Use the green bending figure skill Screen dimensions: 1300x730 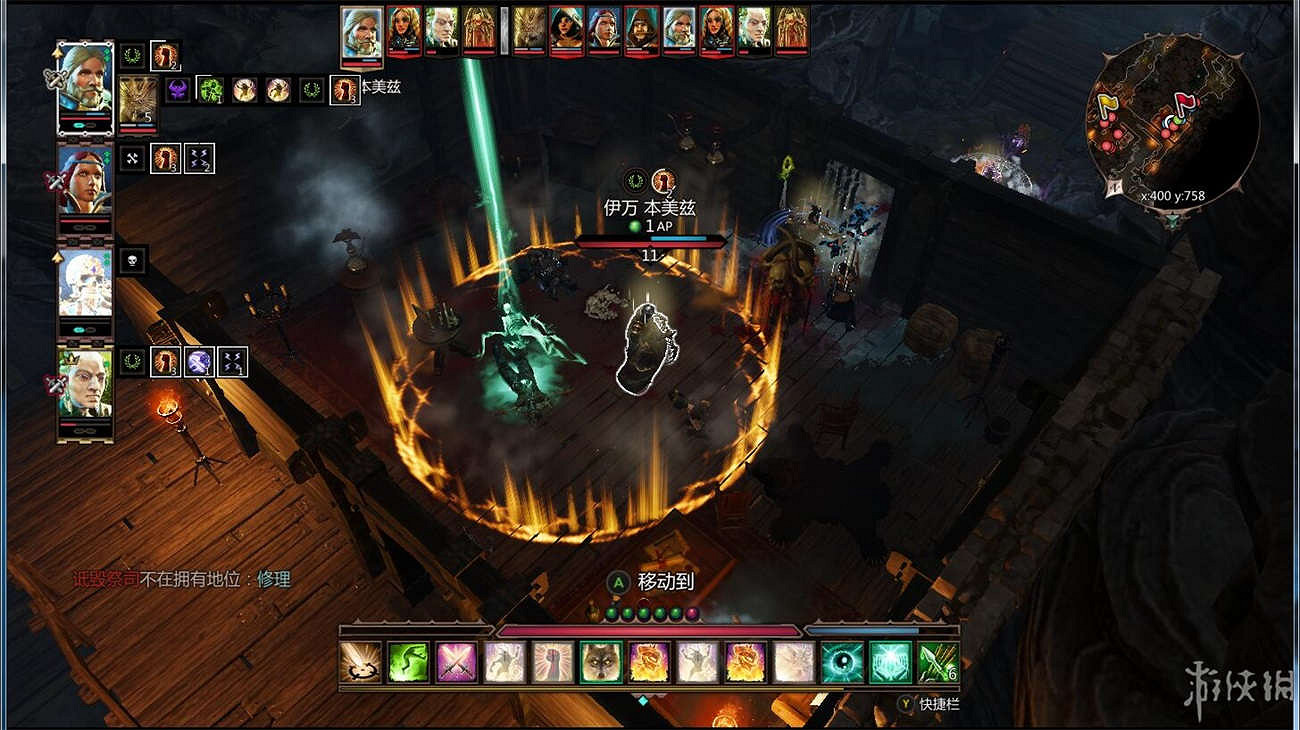tap(408, 662)
